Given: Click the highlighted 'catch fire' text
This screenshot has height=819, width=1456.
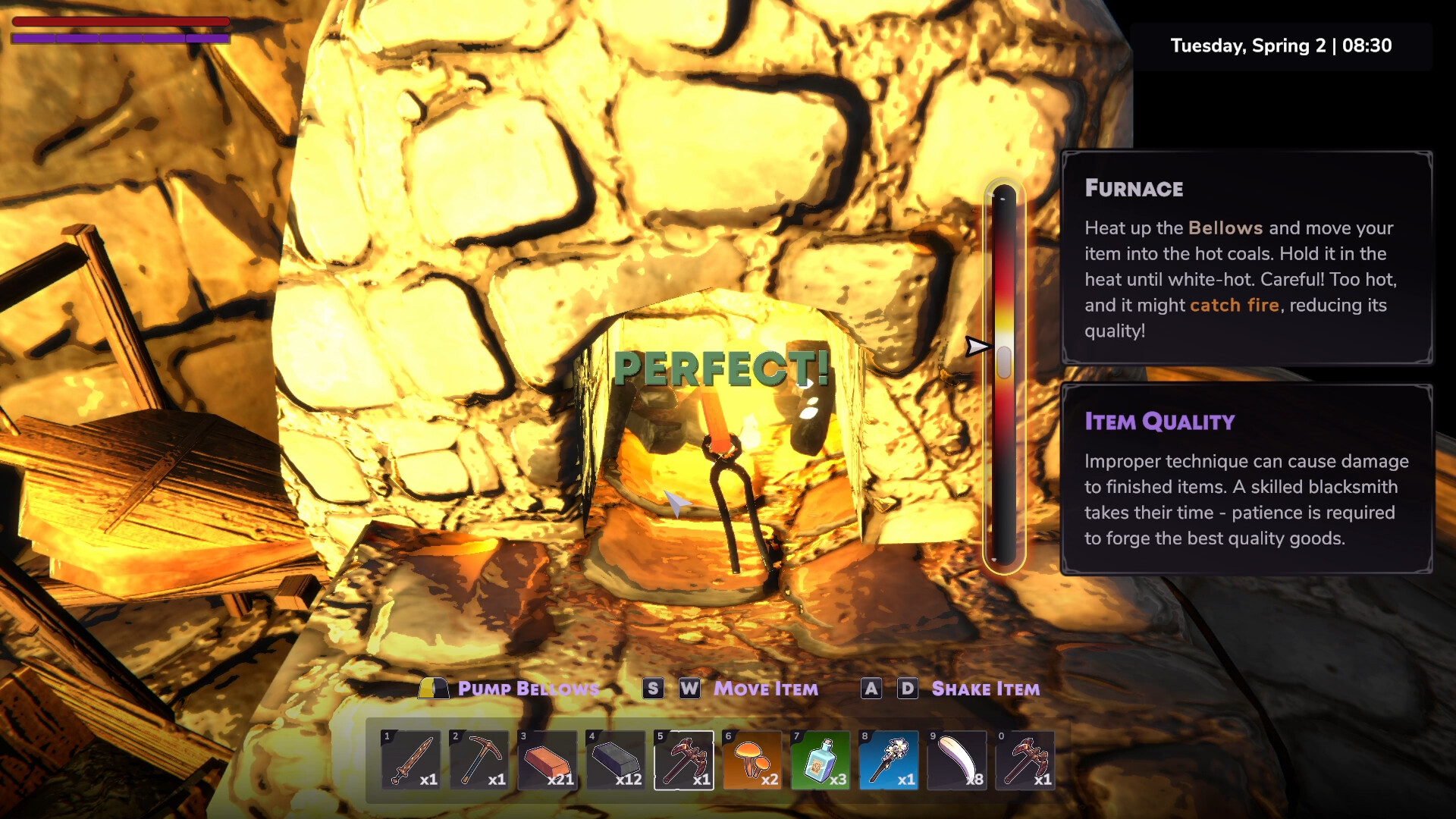Looking at the screenshot, I should point(1236,305).
